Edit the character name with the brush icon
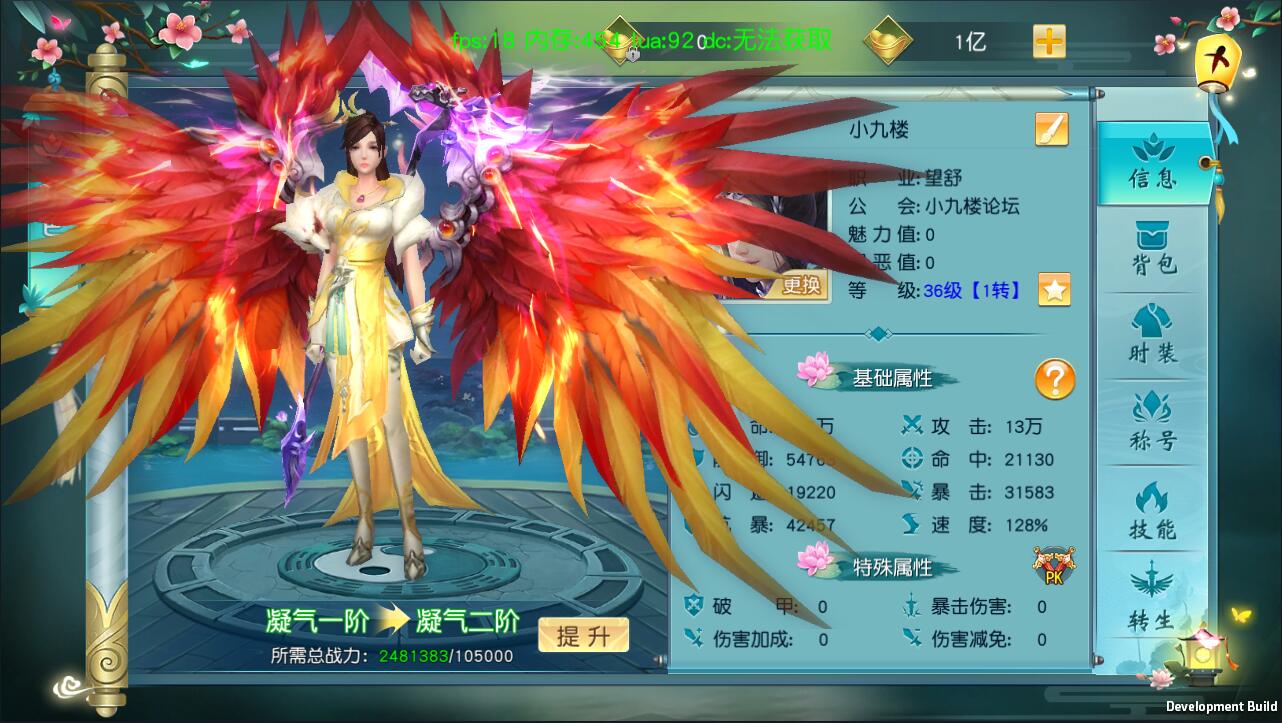 tap(1051, 129)
